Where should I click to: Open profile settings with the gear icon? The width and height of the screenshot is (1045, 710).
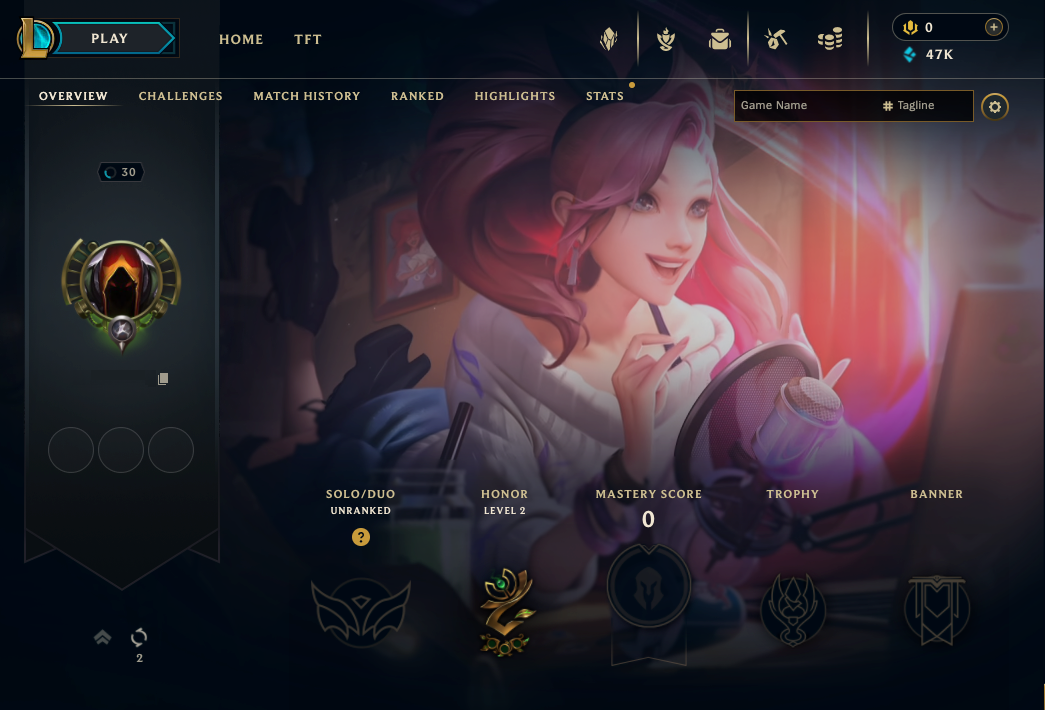coord(994,107)
